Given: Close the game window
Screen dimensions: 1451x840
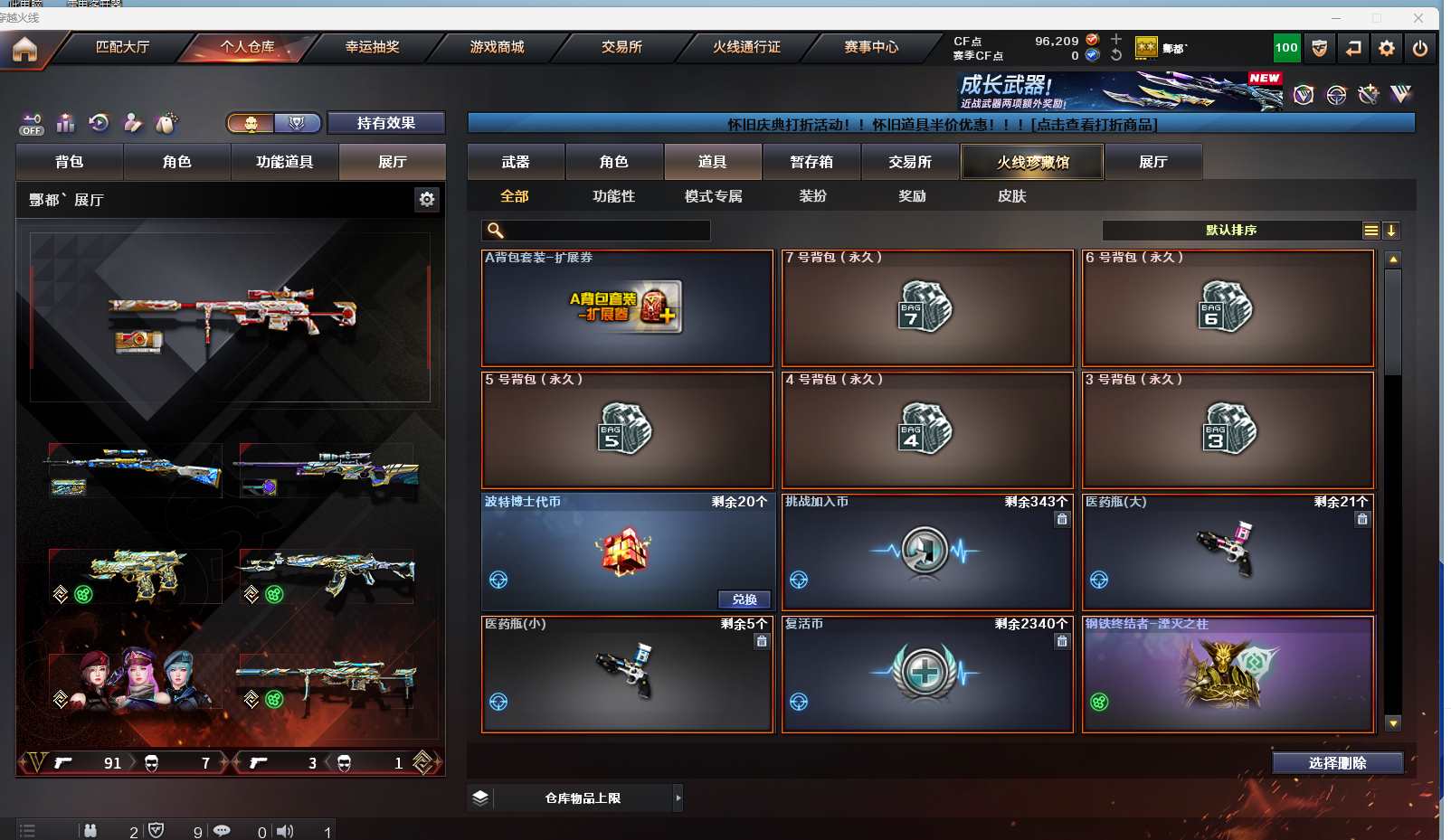Looking at the screenshot, I should tap(1418, 17).
